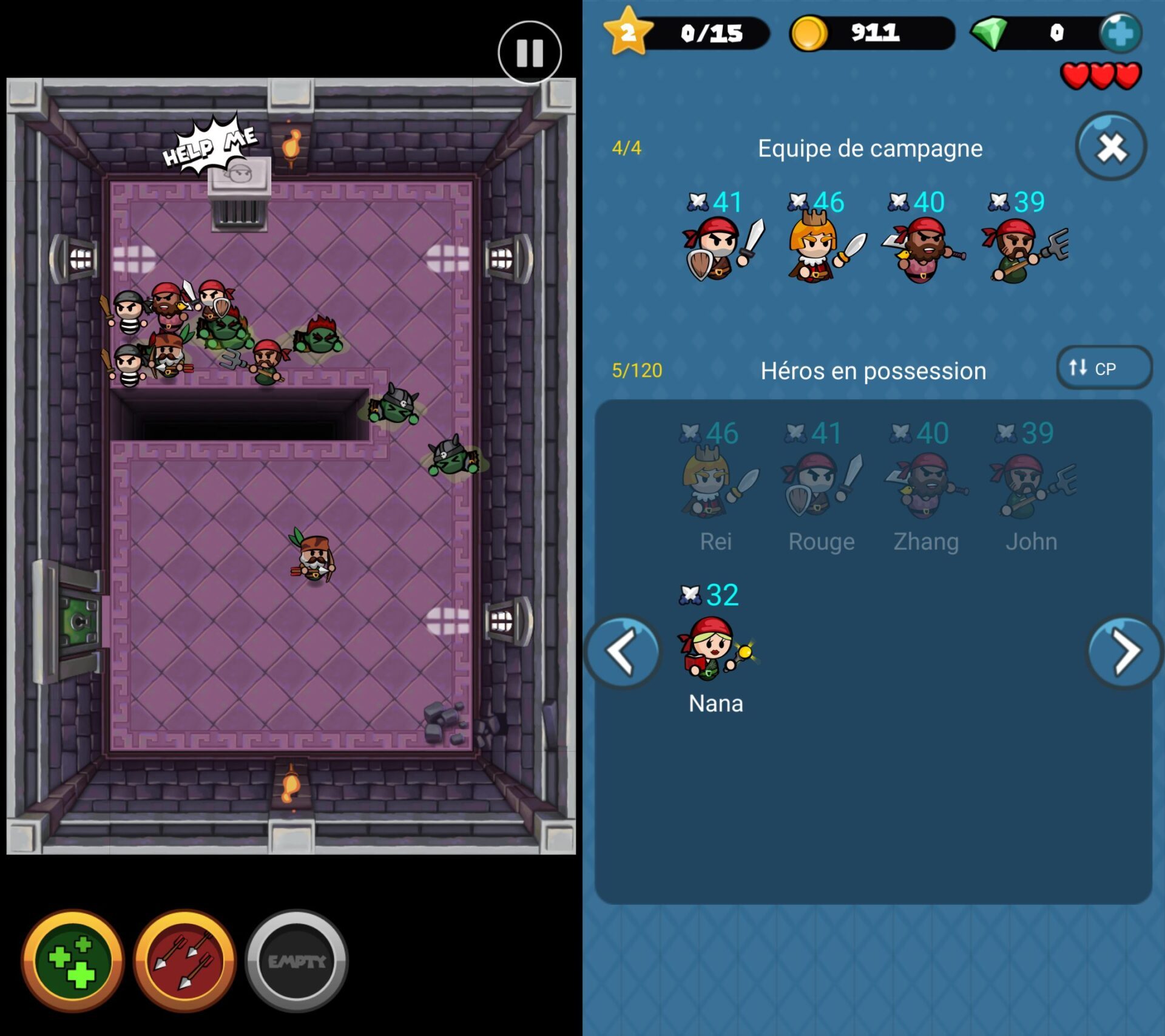Select the empty skill slot
The height and width of the screenshot is (1036, 1165).
click(296, 960)
